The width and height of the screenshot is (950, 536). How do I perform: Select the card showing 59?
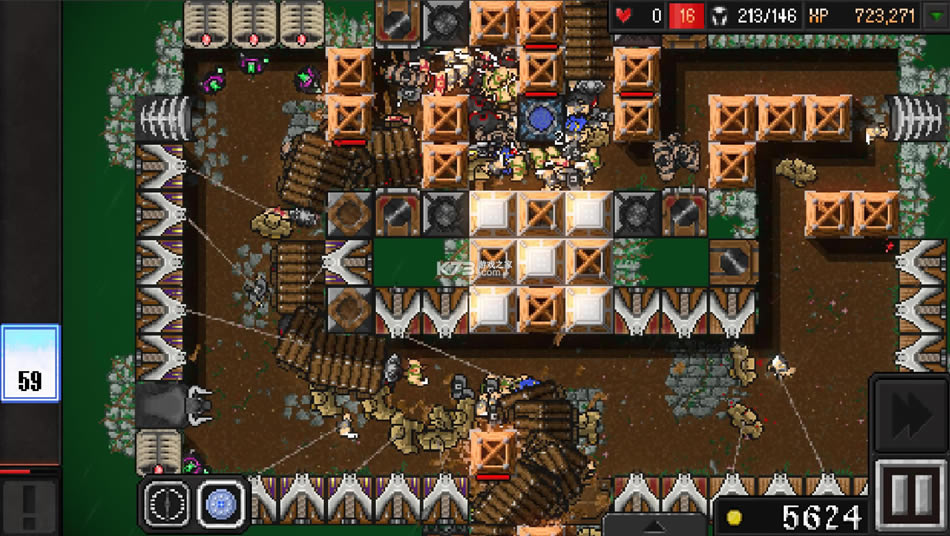[x=30, y=363]
